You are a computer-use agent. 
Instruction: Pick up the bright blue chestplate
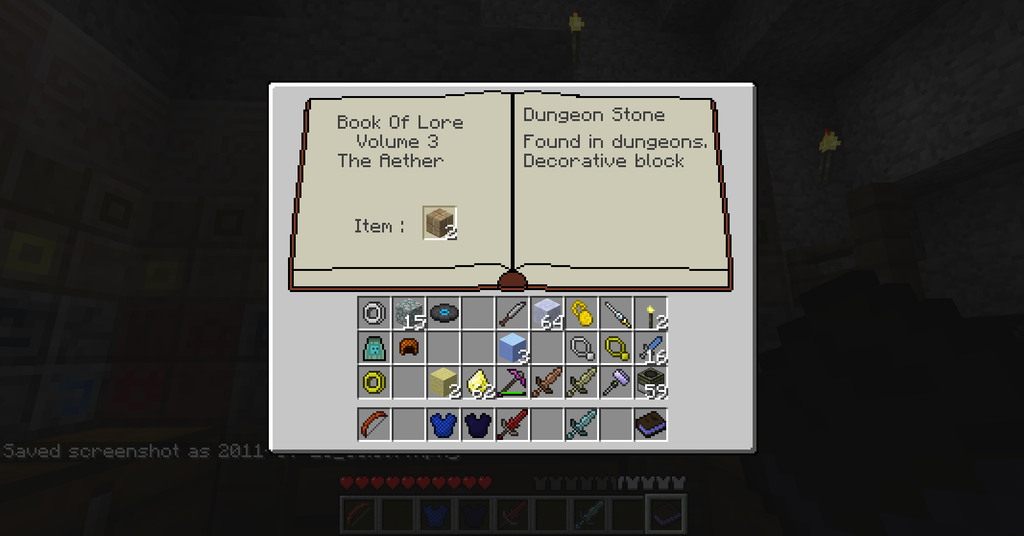point(442,424)
